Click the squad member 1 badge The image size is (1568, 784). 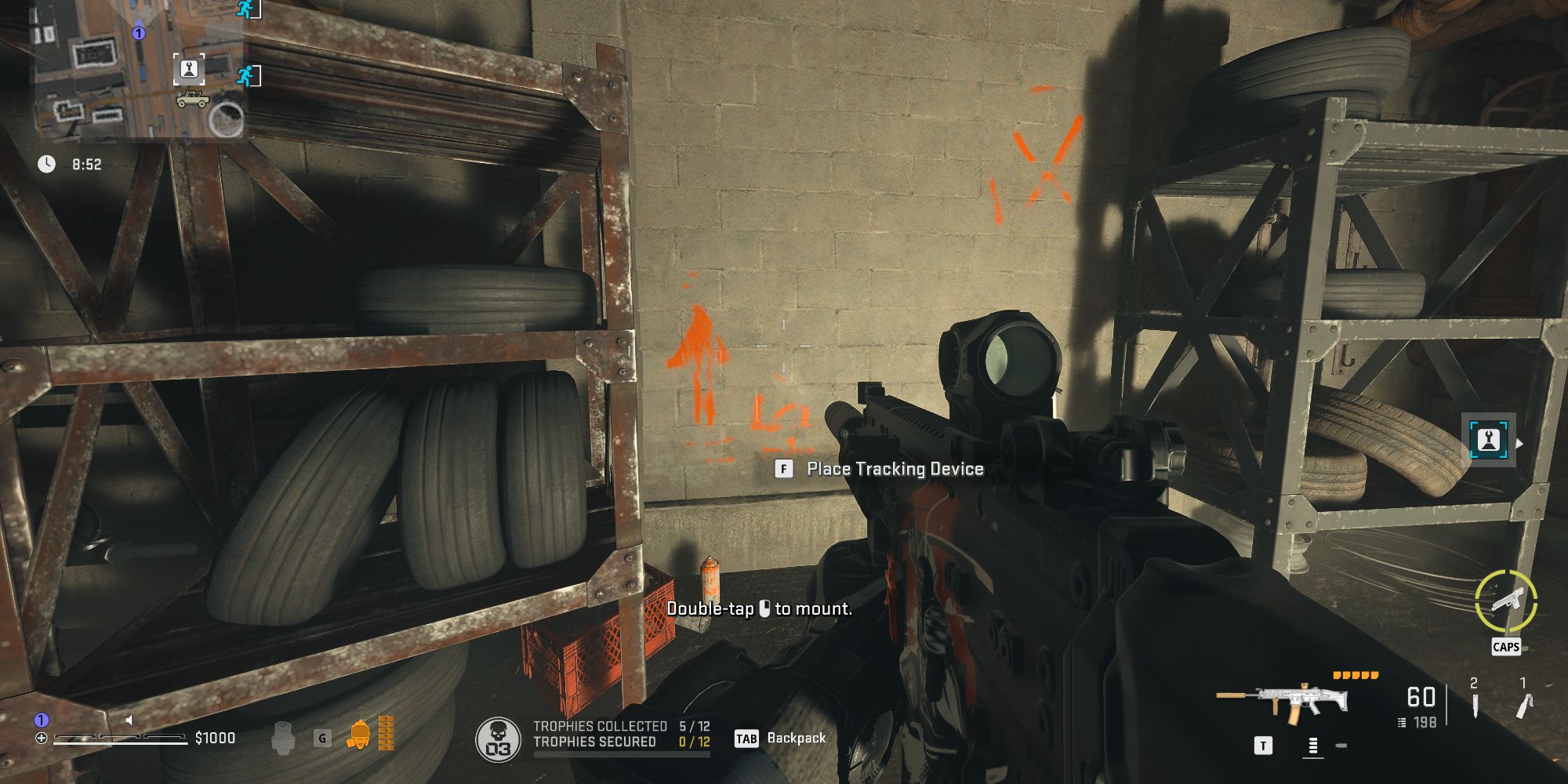coord(42,720)
